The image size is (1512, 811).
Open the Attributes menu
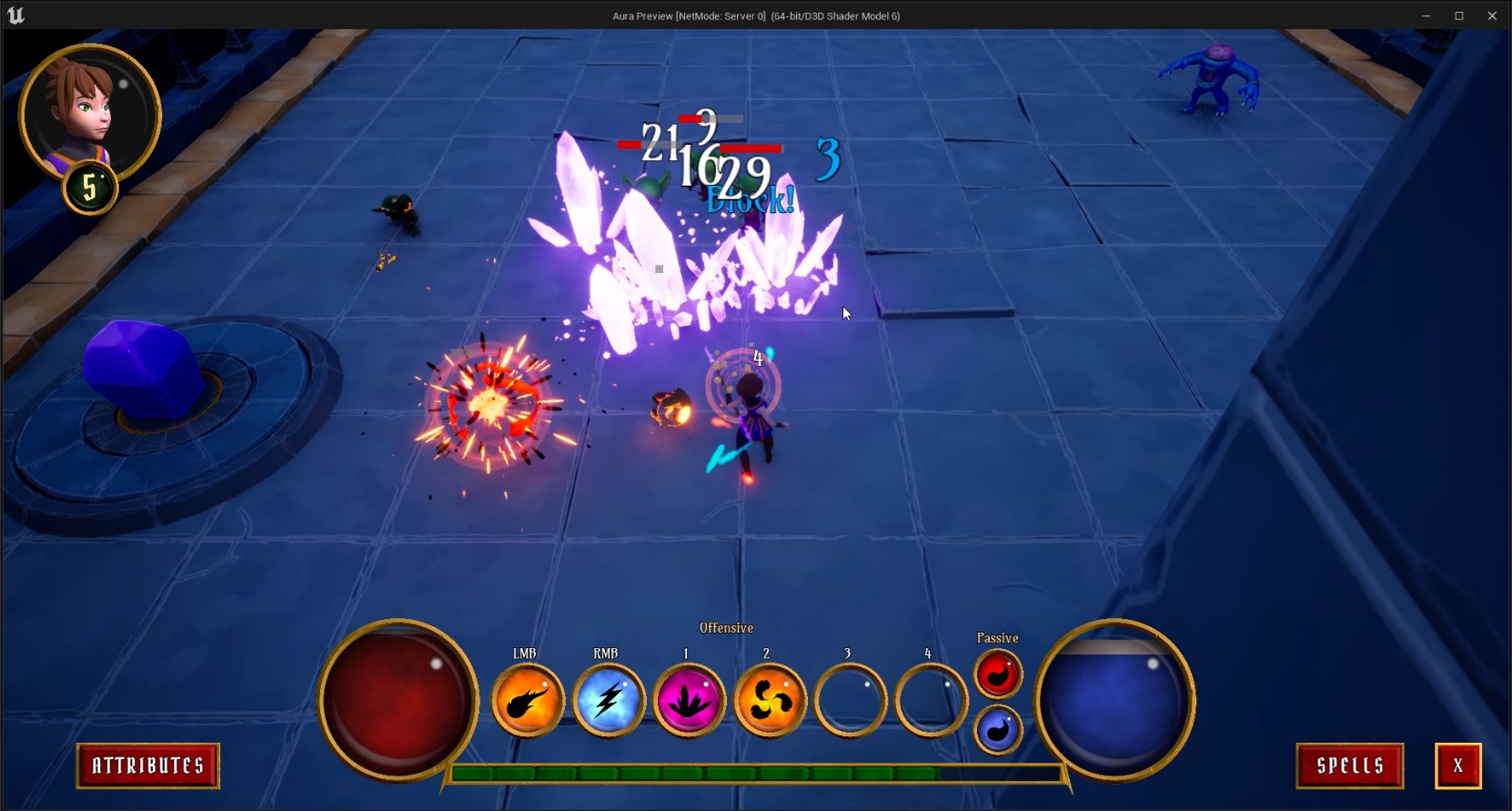coord(147,765)
